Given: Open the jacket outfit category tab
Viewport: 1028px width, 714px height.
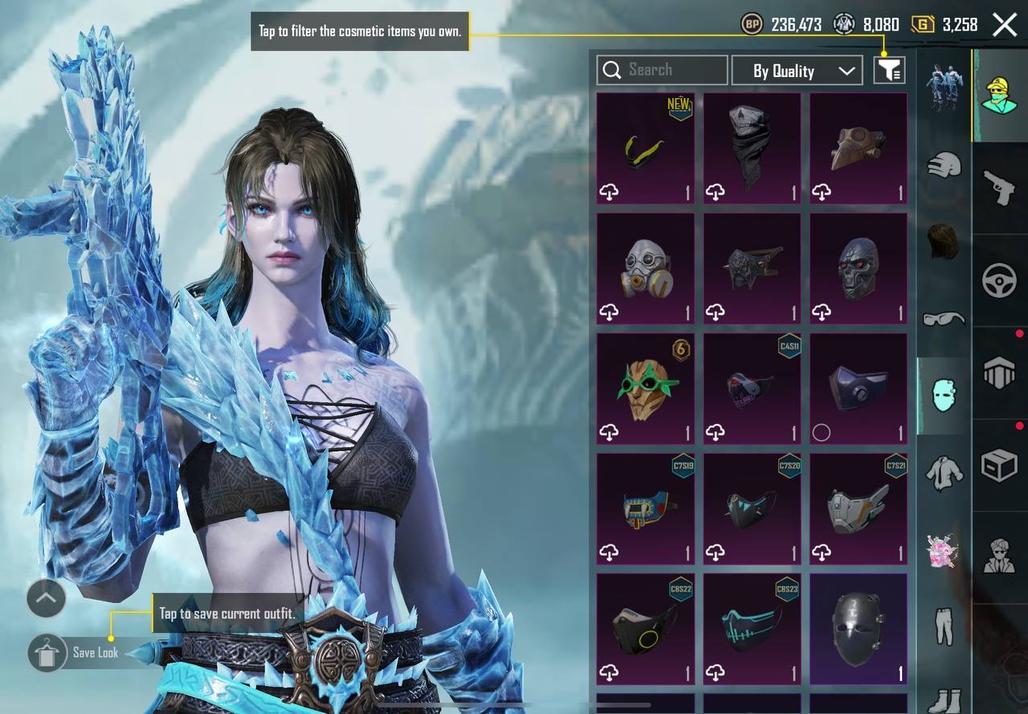Looking at the screenshot, I should (x=942, y=472).
